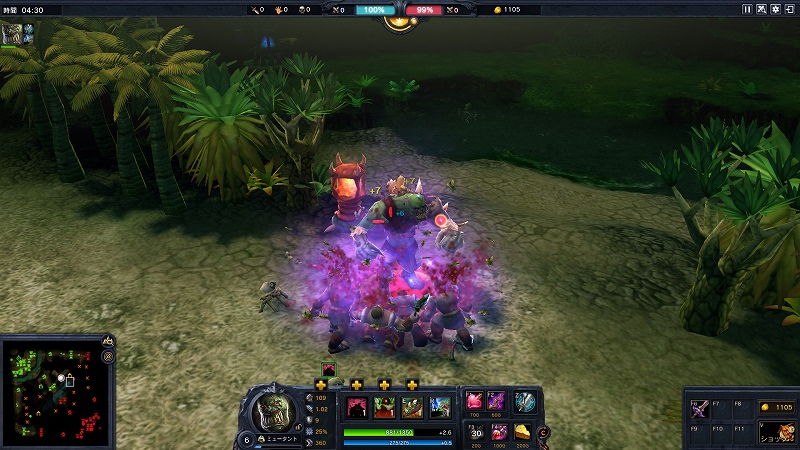
Task: Select the purple sword item in slot F6
Action: [x=698, y=408]
